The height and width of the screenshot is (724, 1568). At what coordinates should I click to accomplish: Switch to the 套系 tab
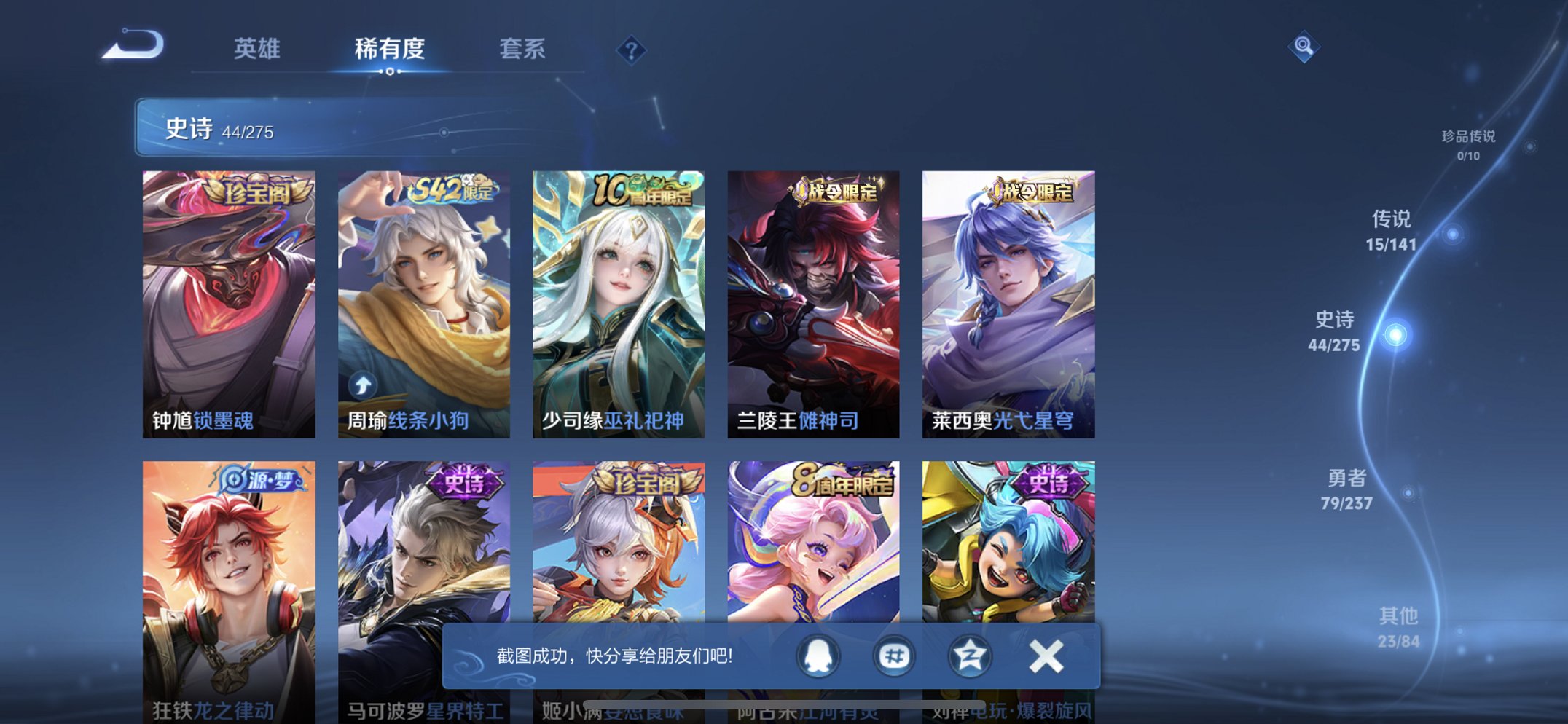(524, 50)
